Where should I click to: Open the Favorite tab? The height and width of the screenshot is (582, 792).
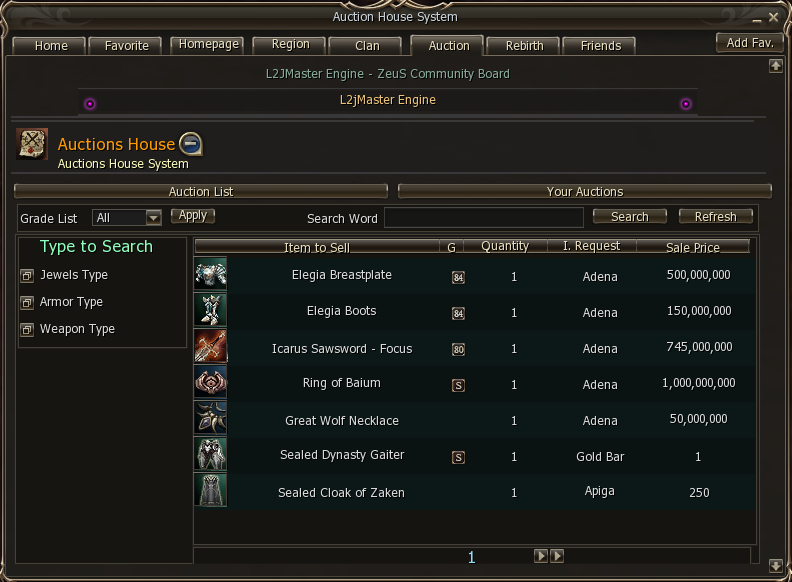click(126, 46)
